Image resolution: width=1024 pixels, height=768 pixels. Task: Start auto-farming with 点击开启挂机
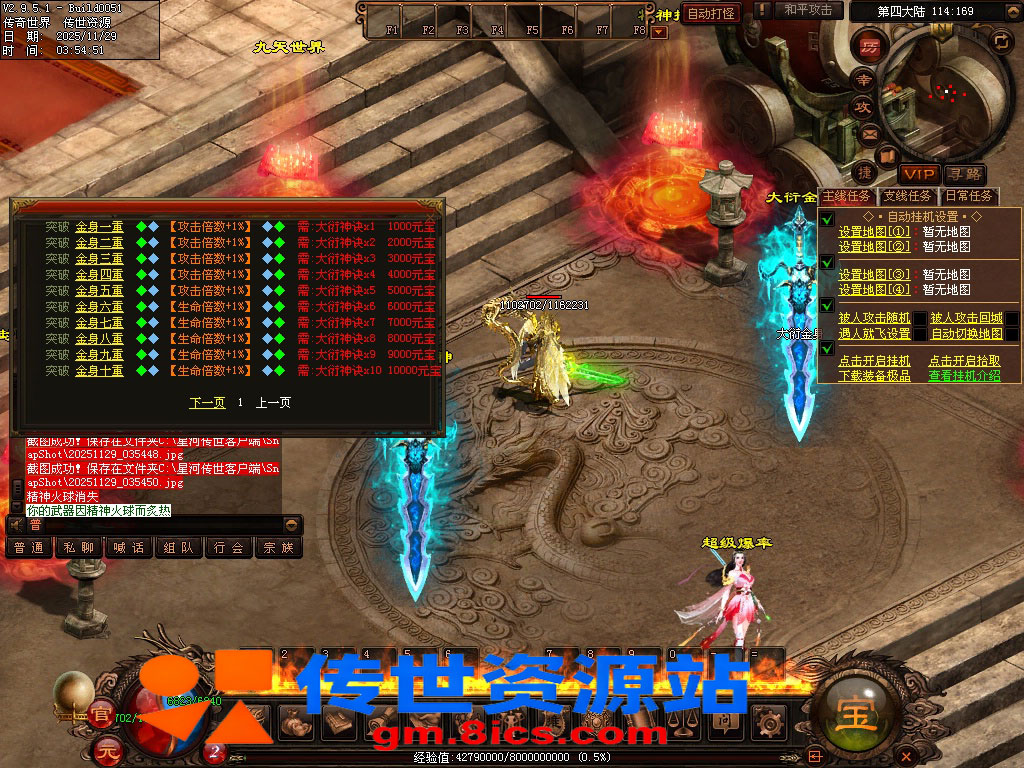point(874,361)
